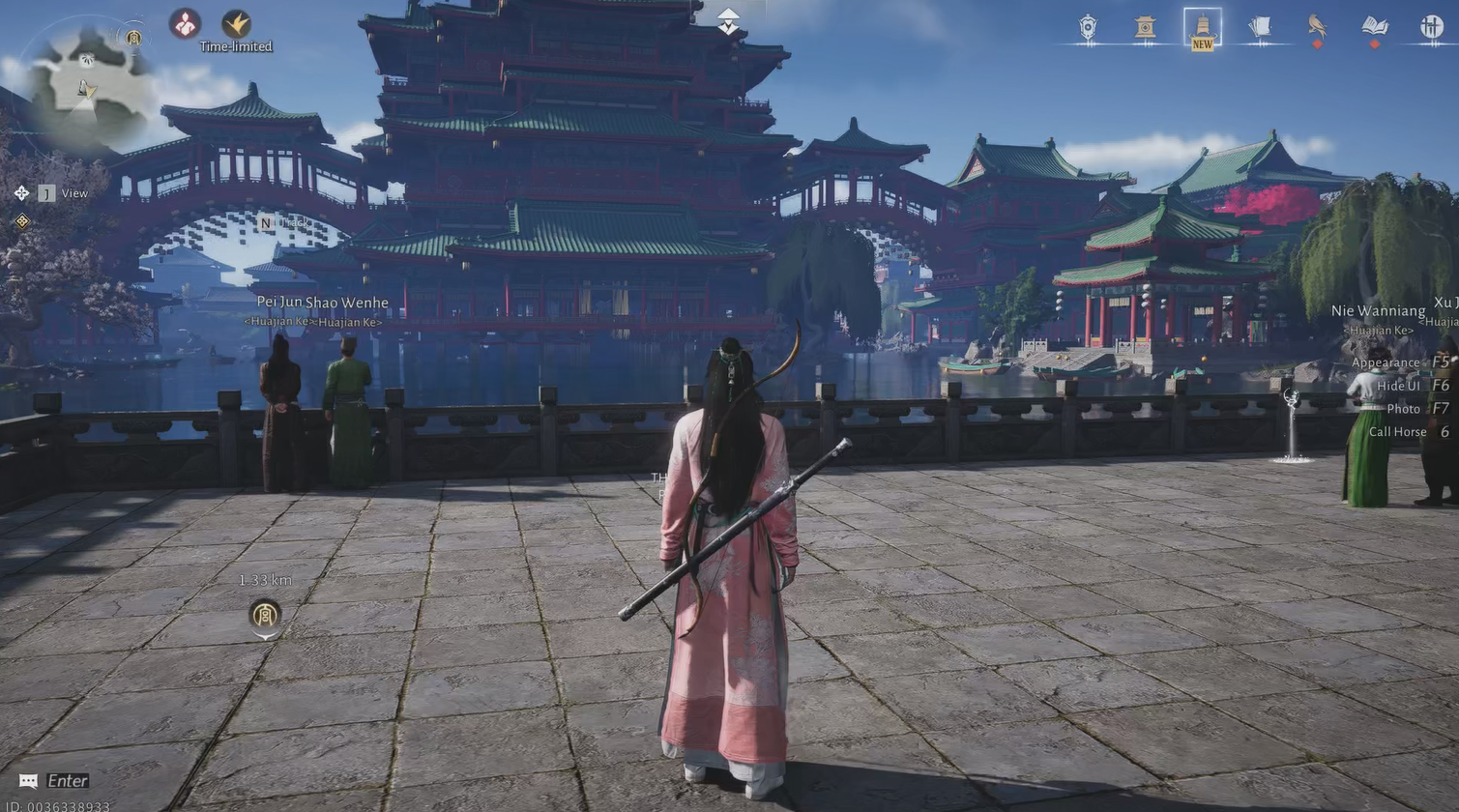The image size is (1459, 812).
Task: Open the letters/mail icon in the top toolbar
Action: coord(1259,26)
